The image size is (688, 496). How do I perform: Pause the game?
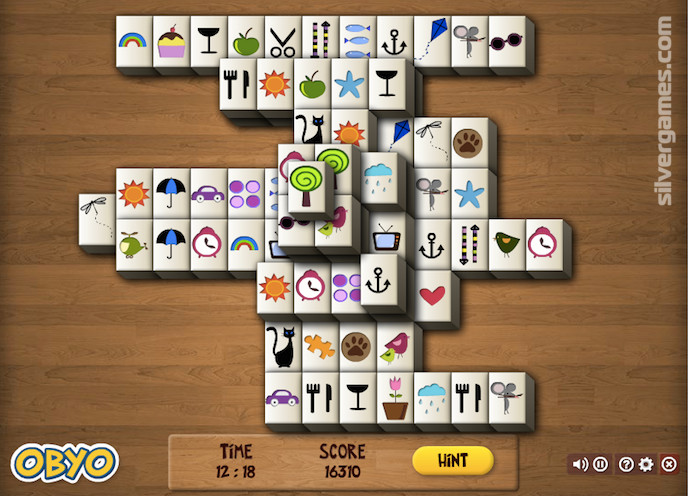600,464
